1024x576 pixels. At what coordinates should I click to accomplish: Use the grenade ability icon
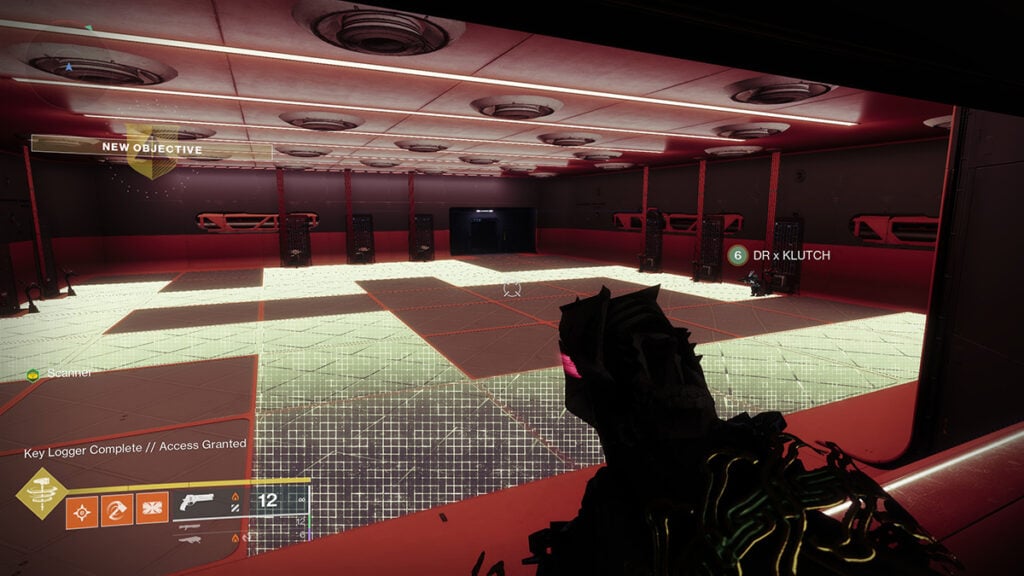pos(81,512)
